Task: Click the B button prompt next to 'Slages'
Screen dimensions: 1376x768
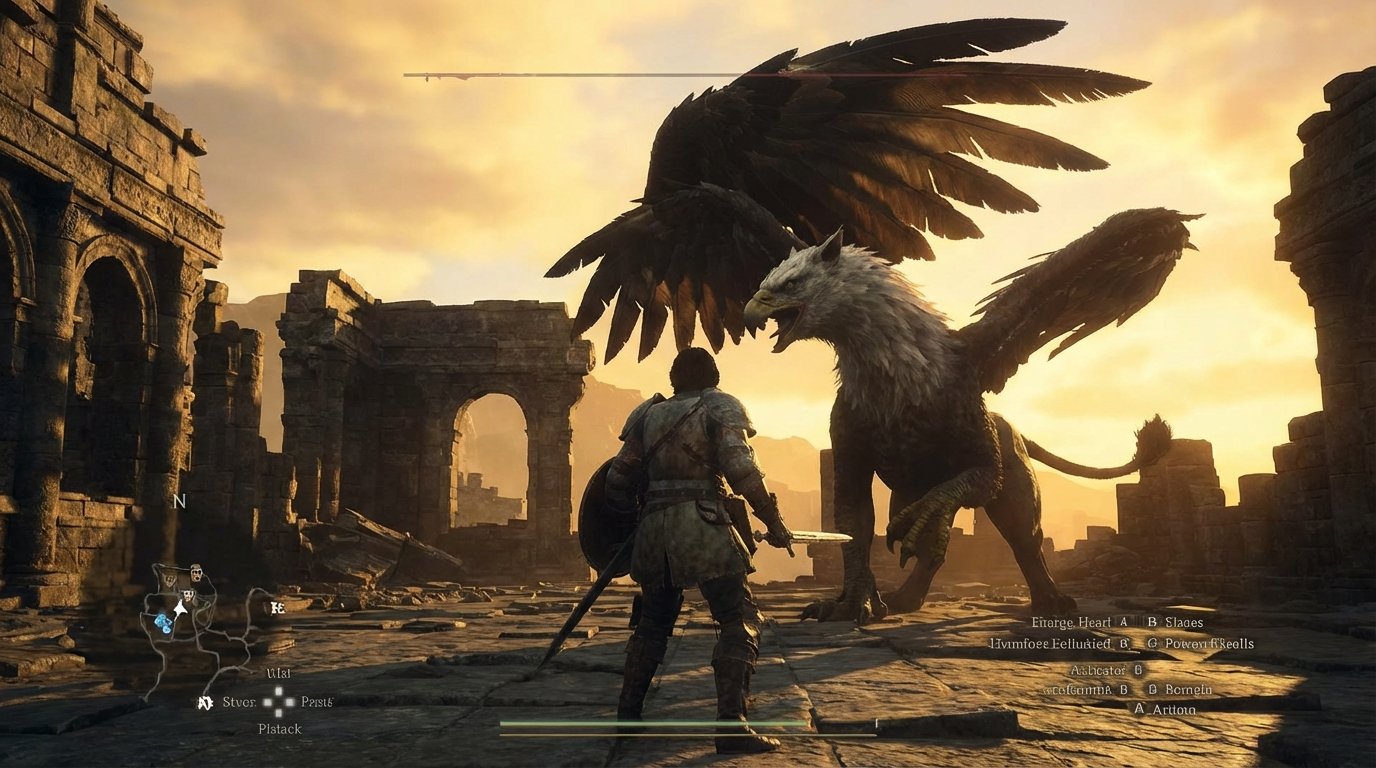Action: 1152,623
